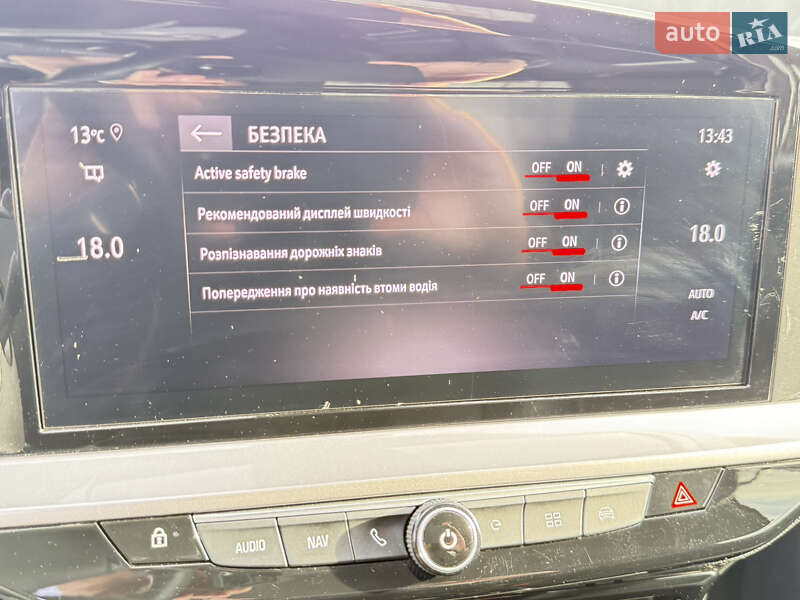Open Active safety brake gear settings

(625, 169)
